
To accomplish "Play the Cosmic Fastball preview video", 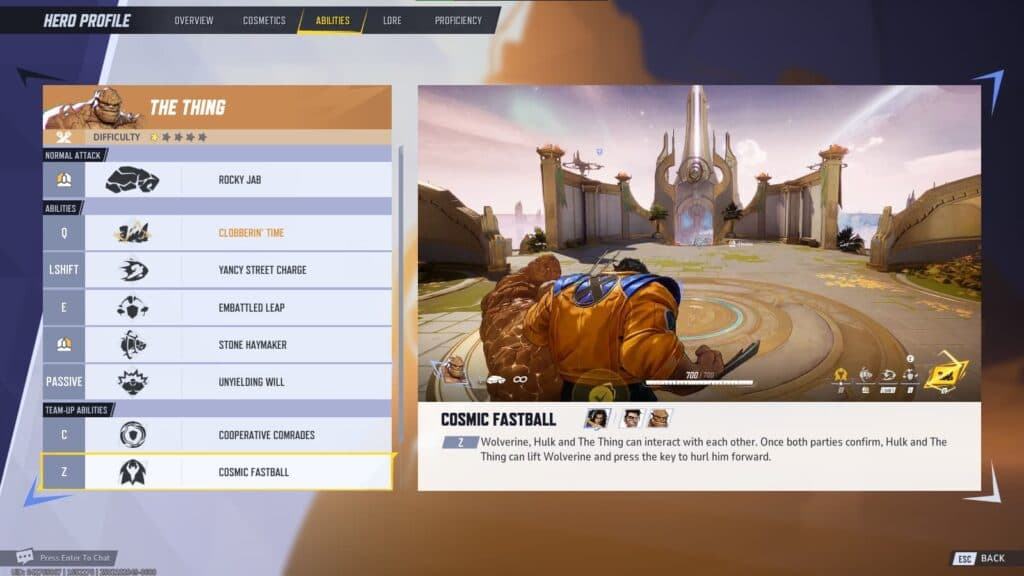I will click(x=699, y=243).
